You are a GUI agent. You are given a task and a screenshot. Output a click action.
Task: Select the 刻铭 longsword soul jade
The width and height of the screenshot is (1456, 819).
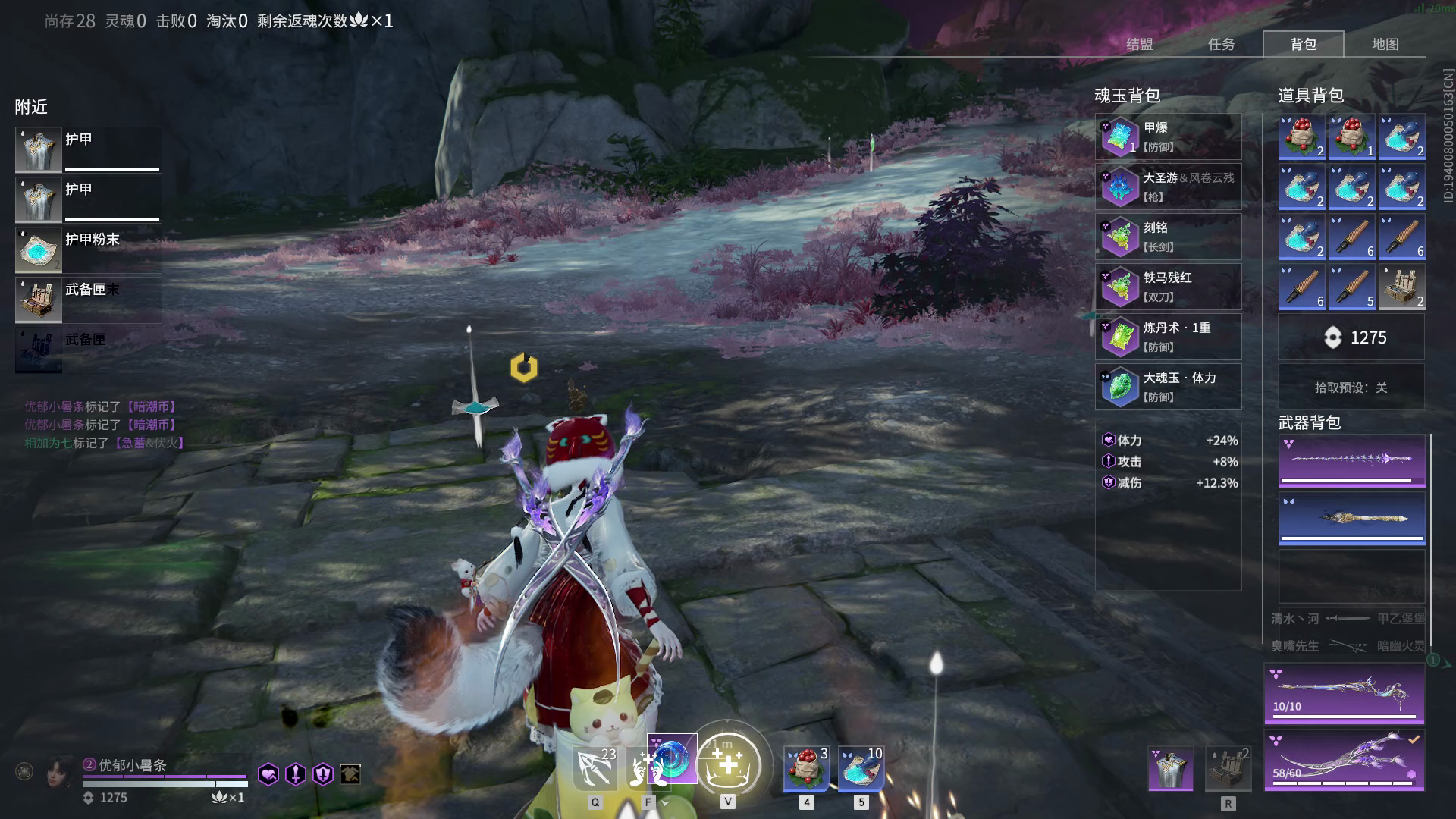[x=1168, y=237]
